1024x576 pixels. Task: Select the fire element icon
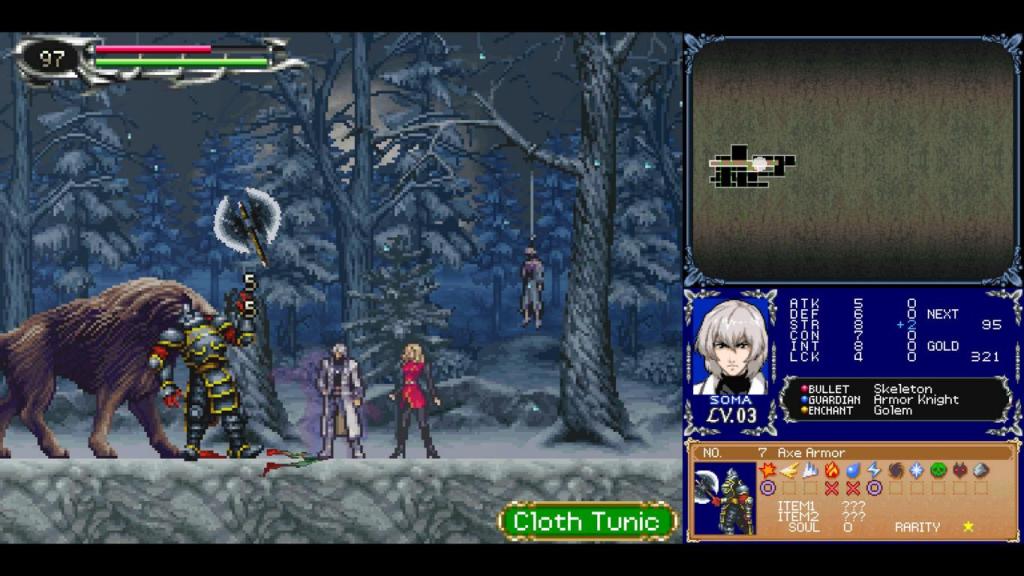[x=832, y=470]
